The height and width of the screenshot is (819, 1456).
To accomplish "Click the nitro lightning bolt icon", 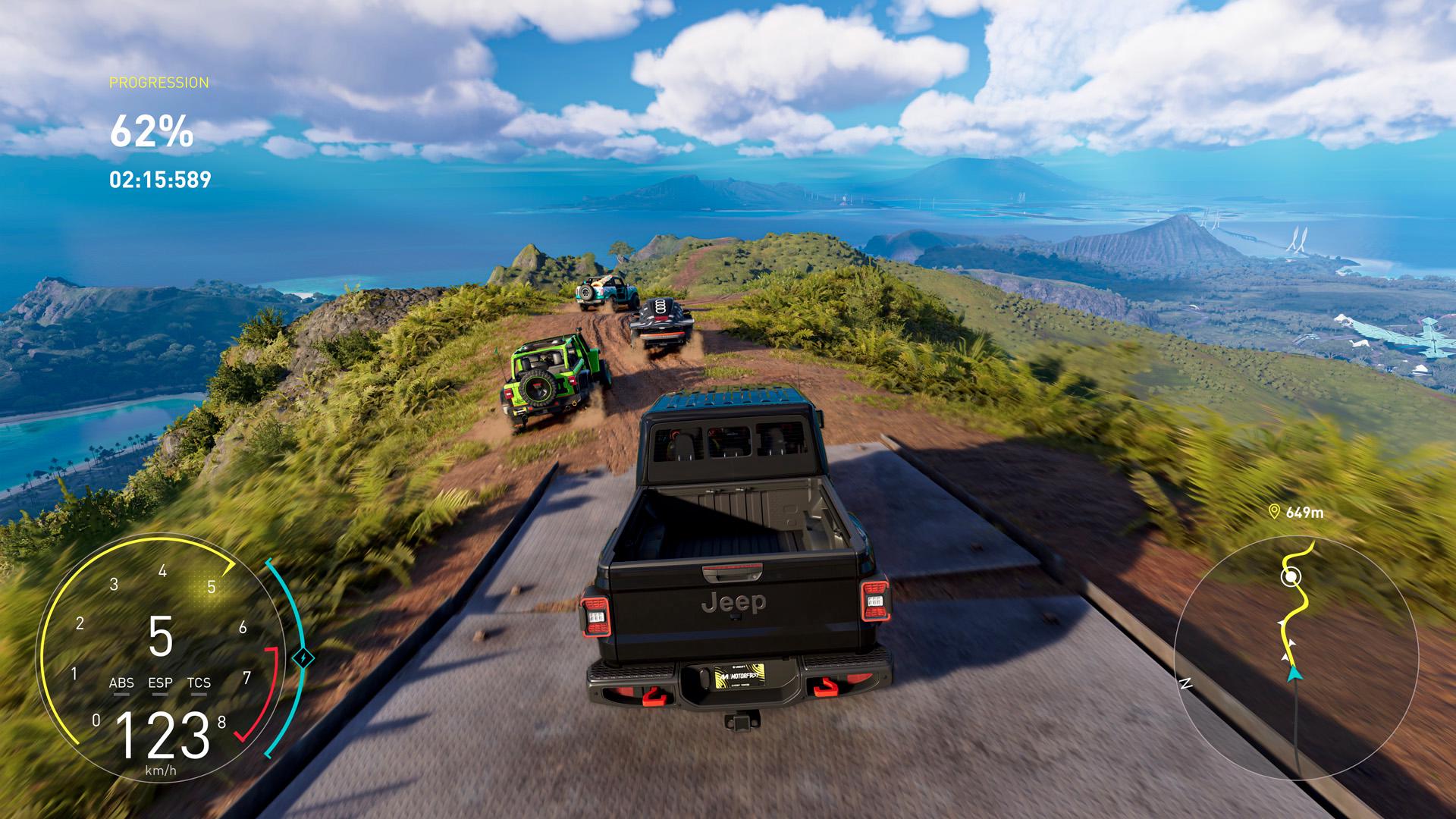I will 303,658.
